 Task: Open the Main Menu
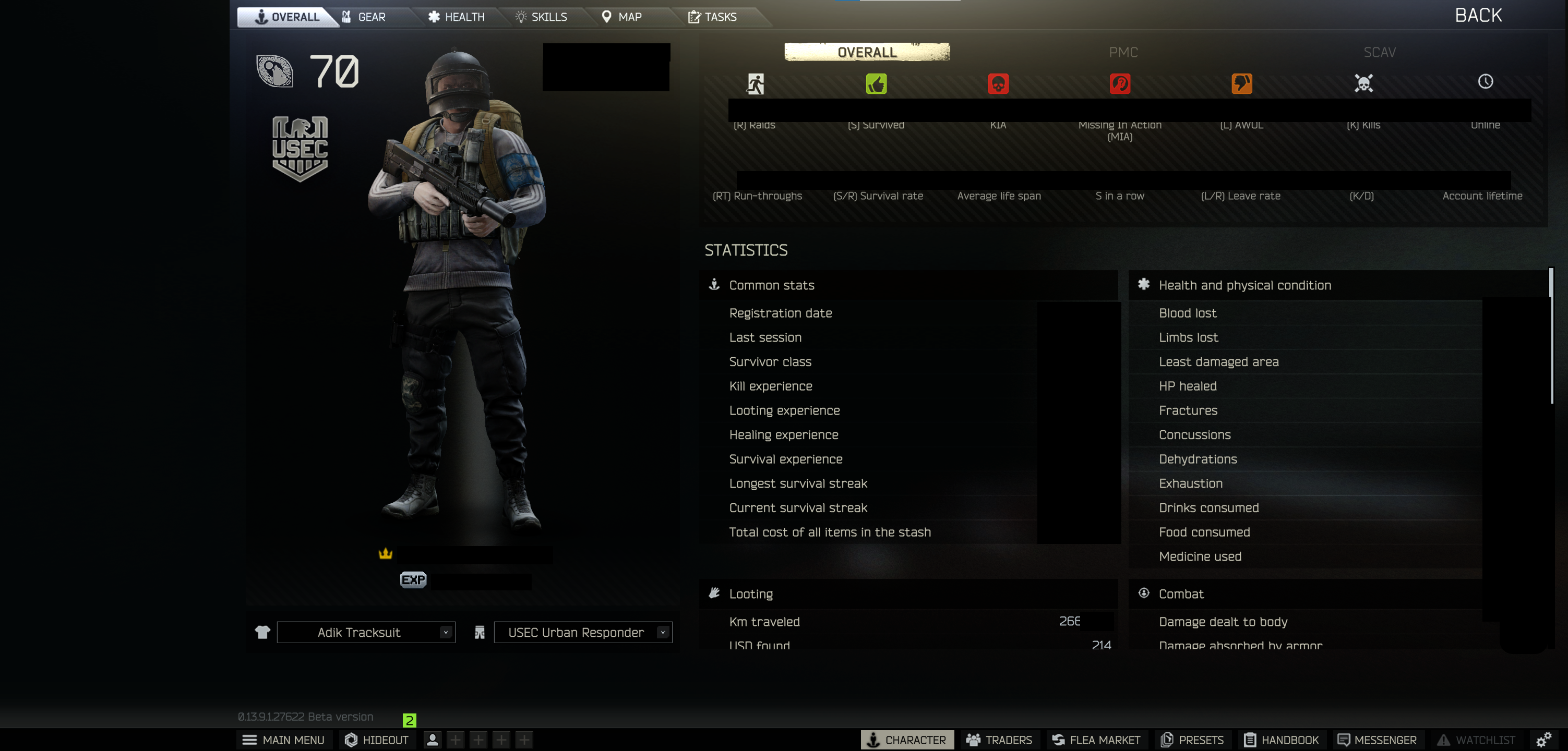coord(284,740)
